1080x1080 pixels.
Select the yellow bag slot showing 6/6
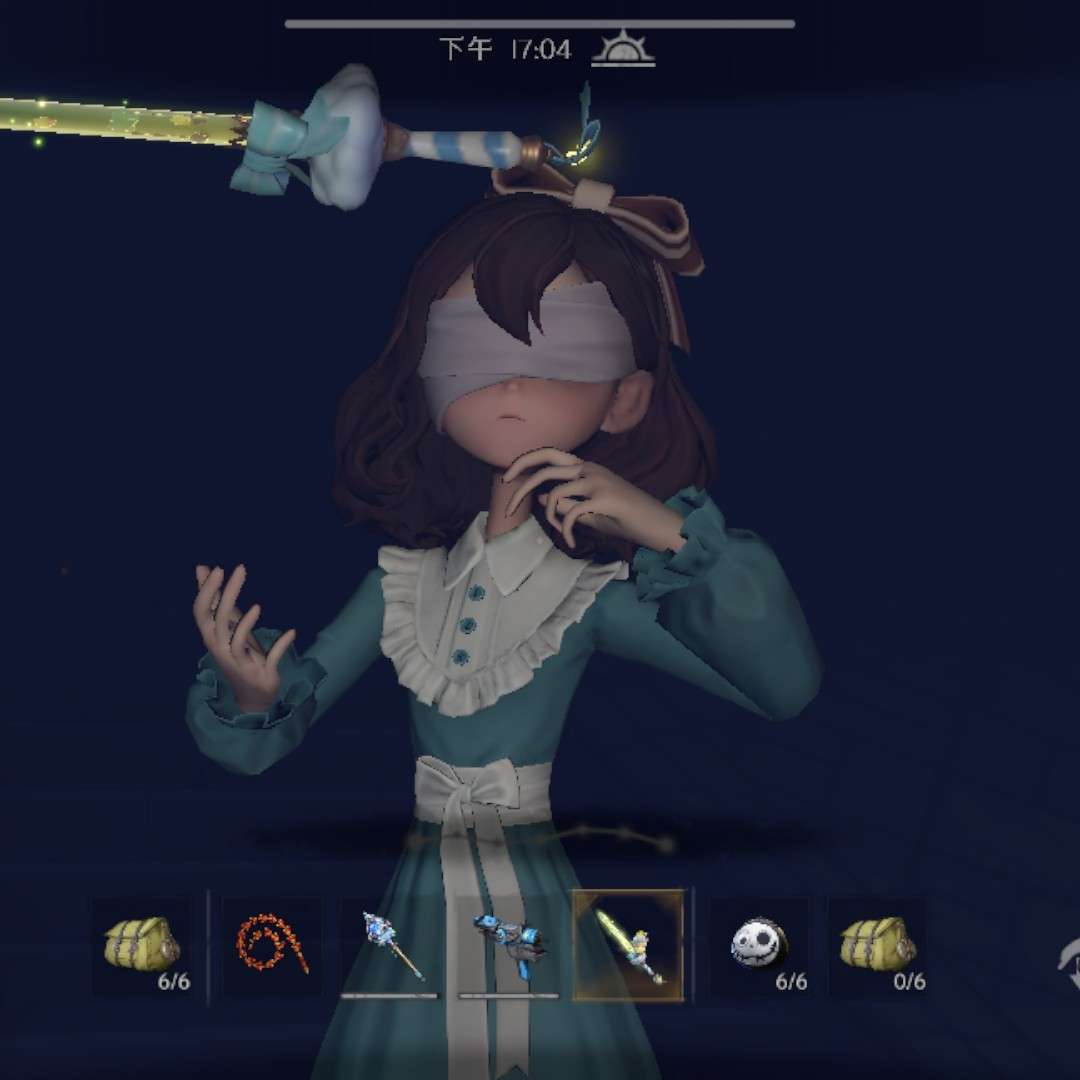[143, 946]
